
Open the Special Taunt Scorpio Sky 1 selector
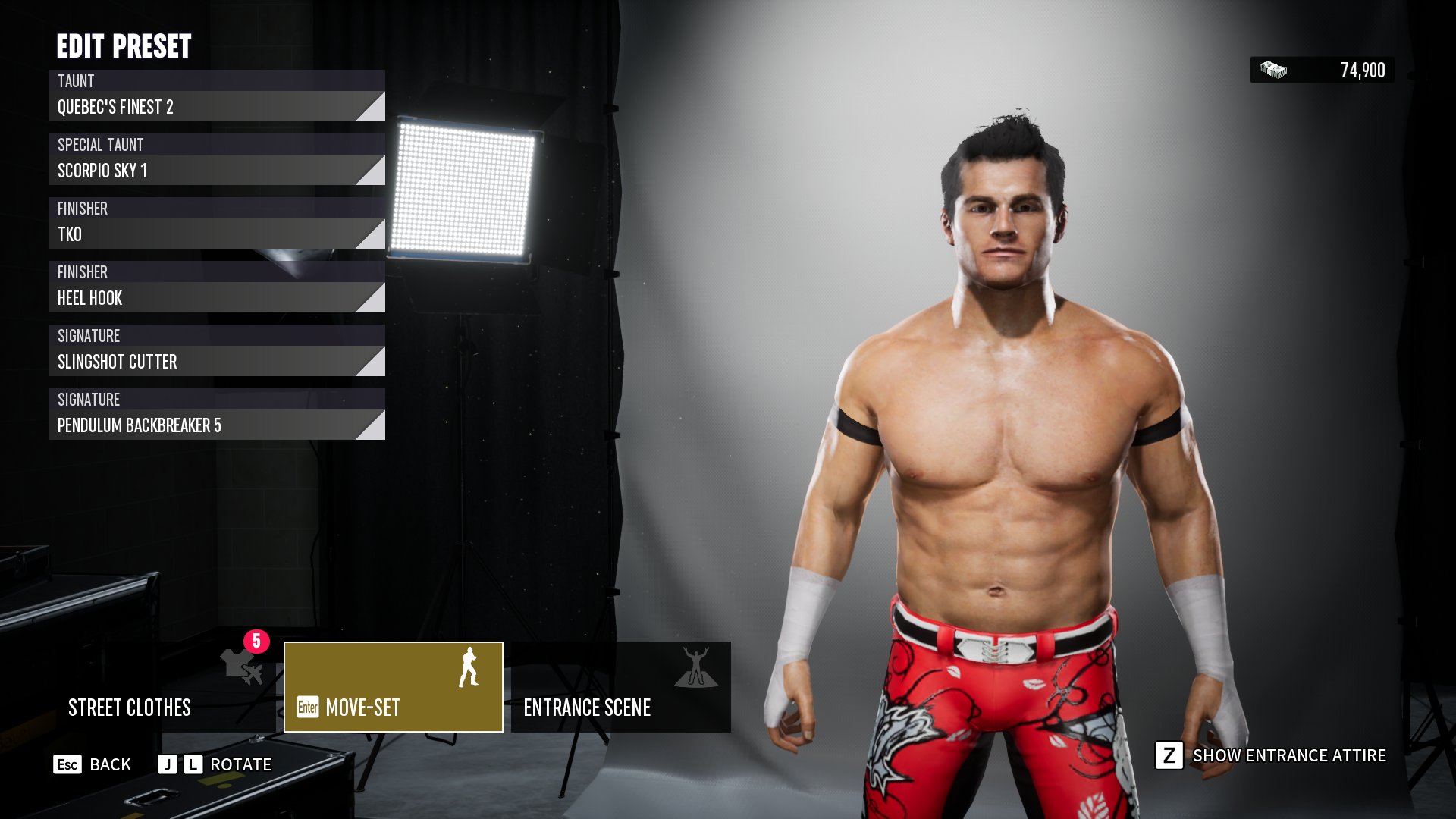pyautogui.click(x=216, y=171)
